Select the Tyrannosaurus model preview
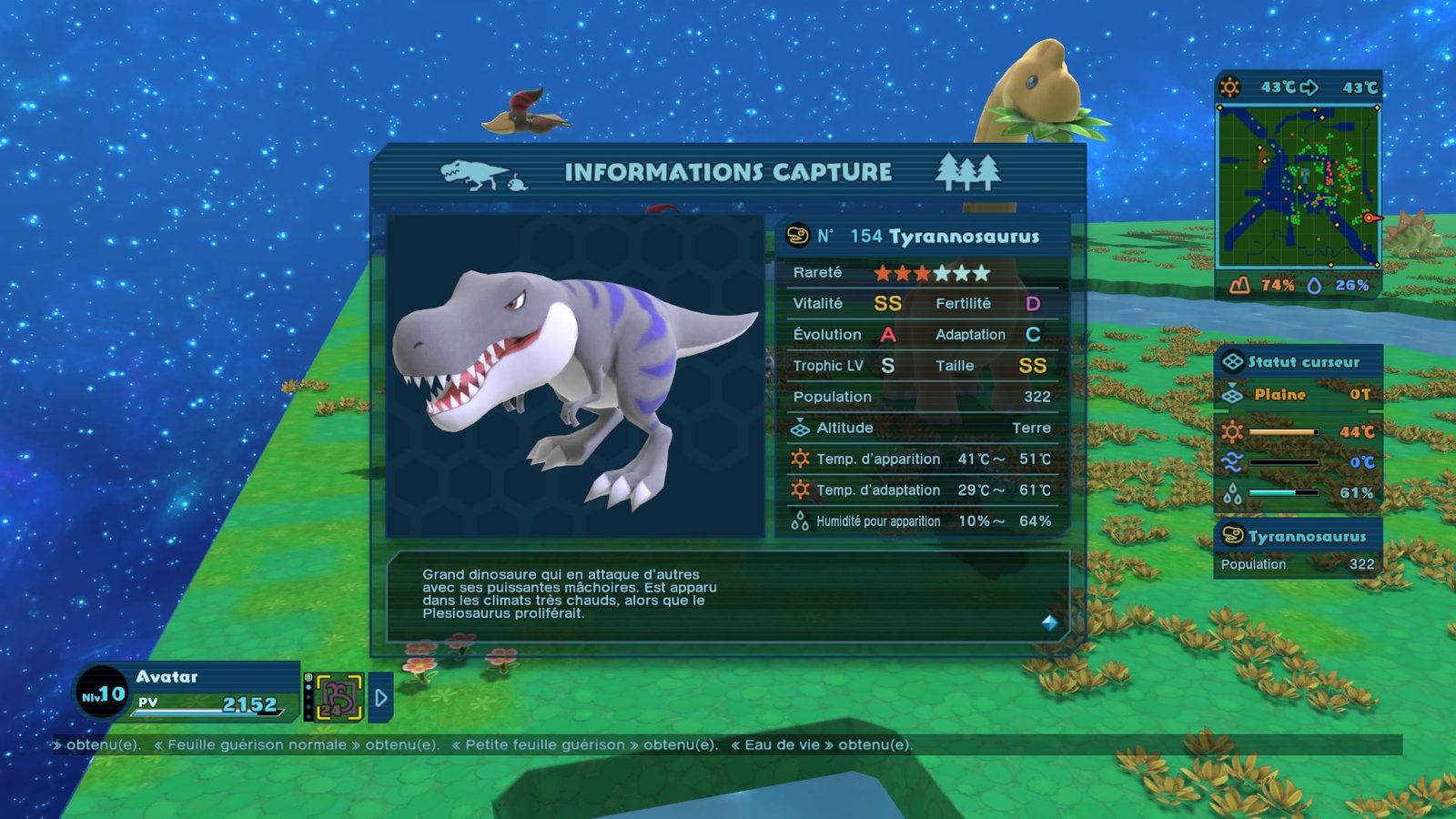This screenshot has height=819, width=1456. [575, 376]
